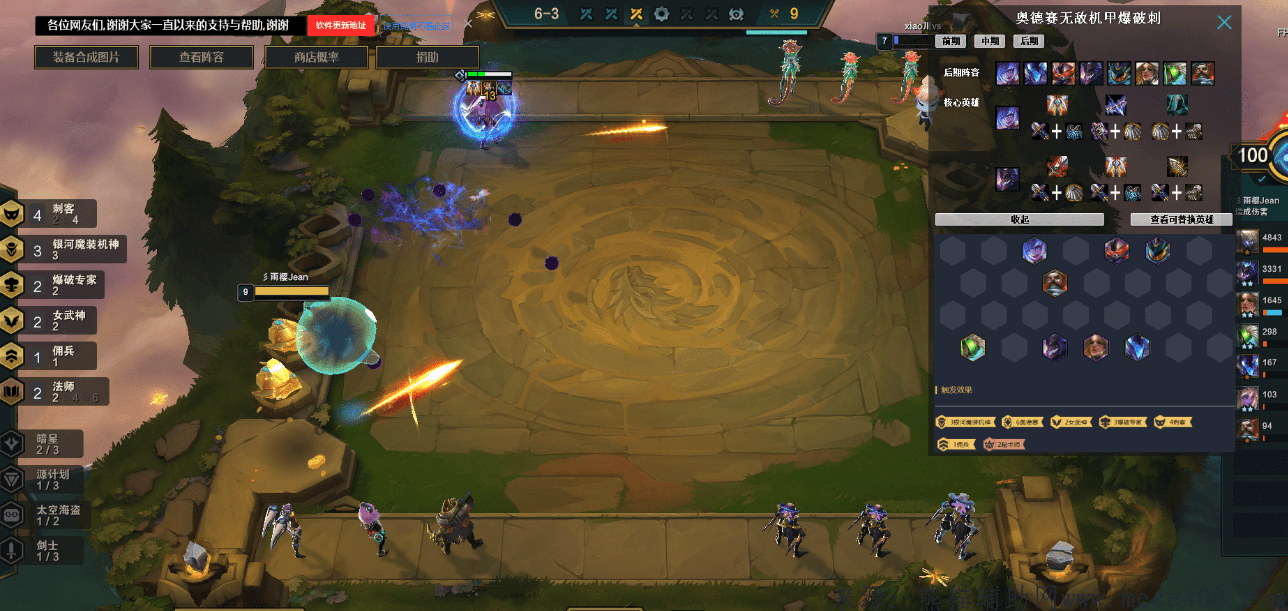This screenshot has width=1288, height=611.
Task: Select the 刺客 assassin trait entry
Action: [63, 213]
